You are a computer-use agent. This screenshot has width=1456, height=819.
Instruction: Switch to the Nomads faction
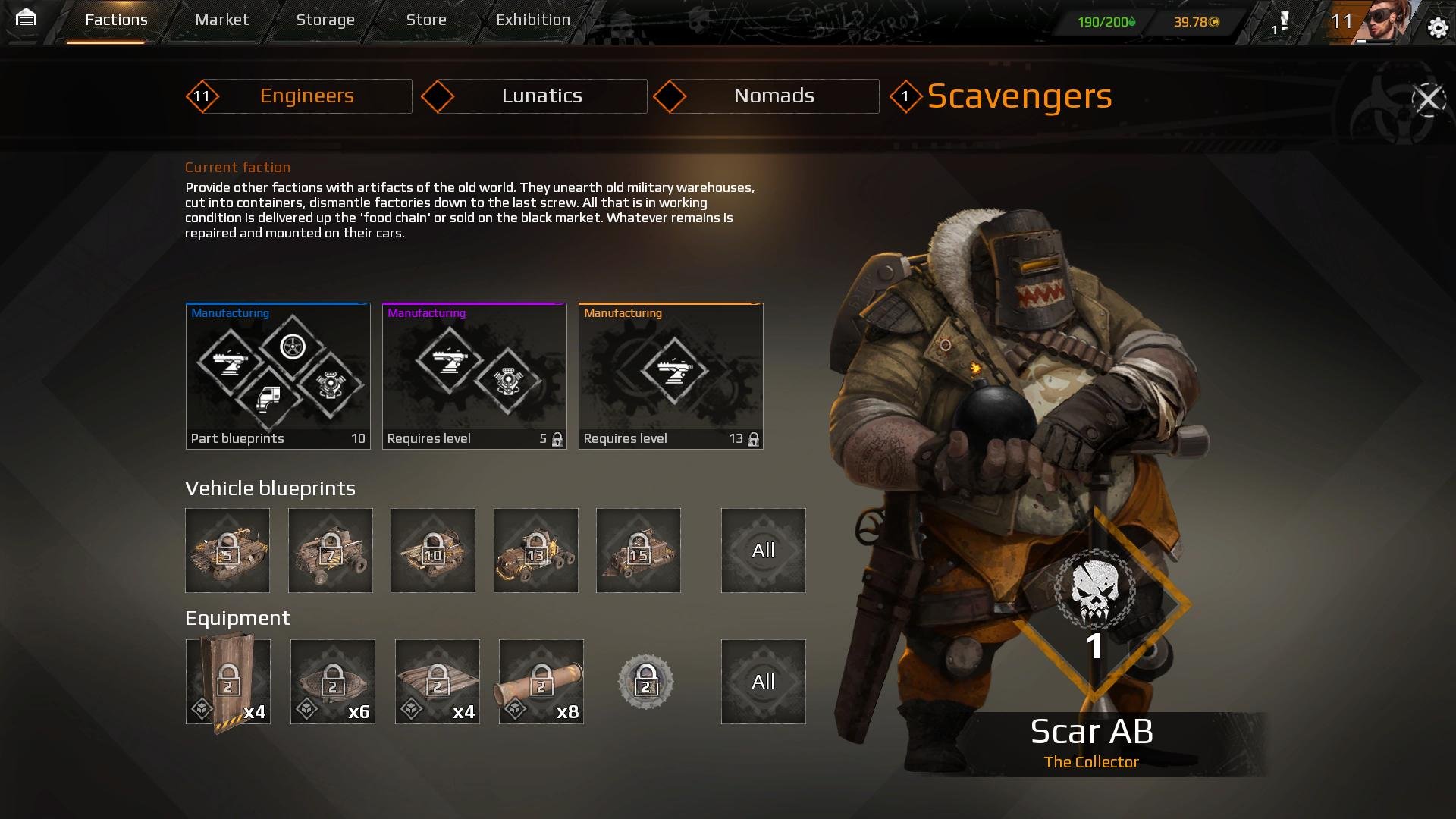tap(773, 96)
